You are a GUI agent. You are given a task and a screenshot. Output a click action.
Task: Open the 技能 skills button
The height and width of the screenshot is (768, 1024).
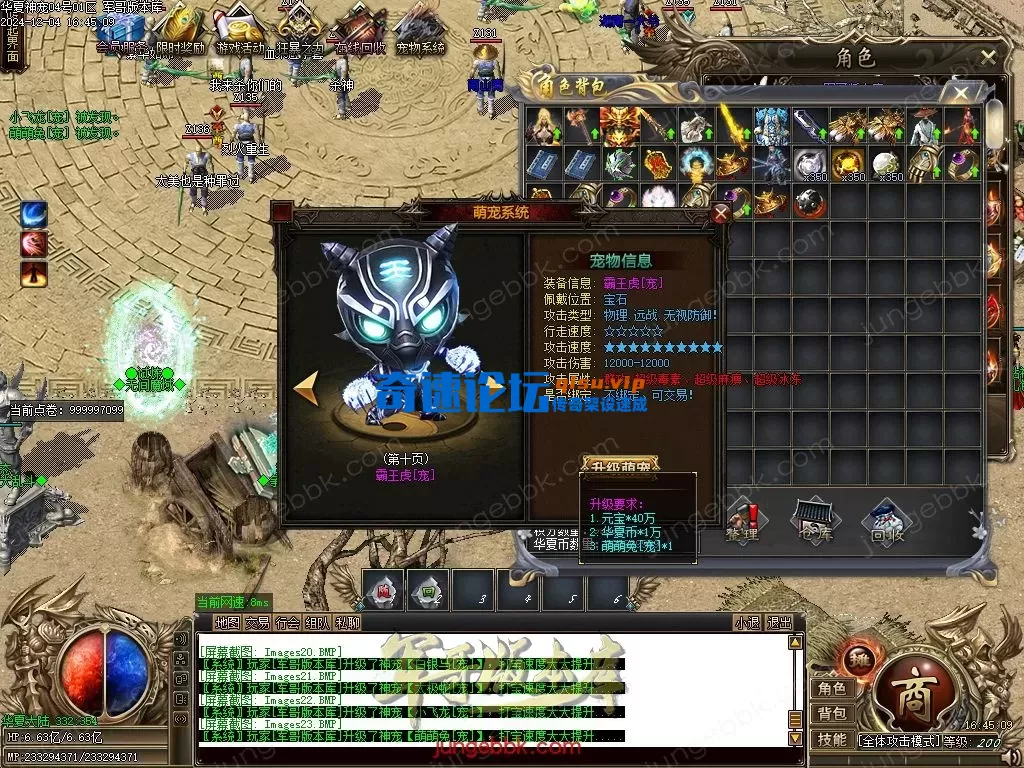(x=831, y=740)
